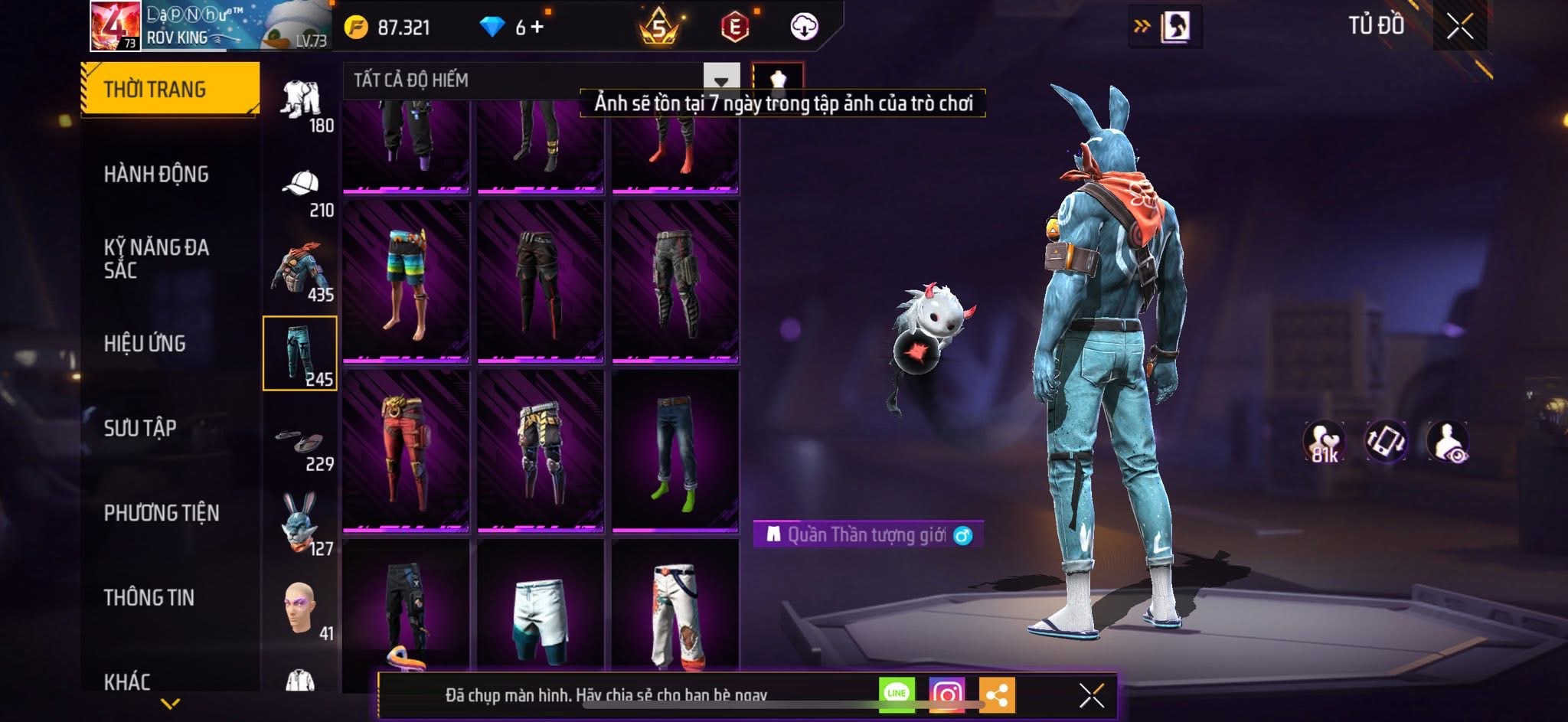This screenshot has width=1568, height=722.
Task: Close the Tủ Đồ wardrobe screen
Action: pyautogui.click(x=1460, y=27)
